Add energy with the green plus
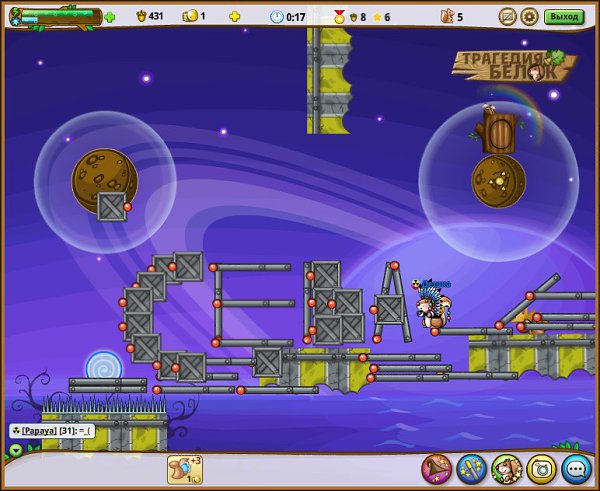 click(x=109, y=17)
